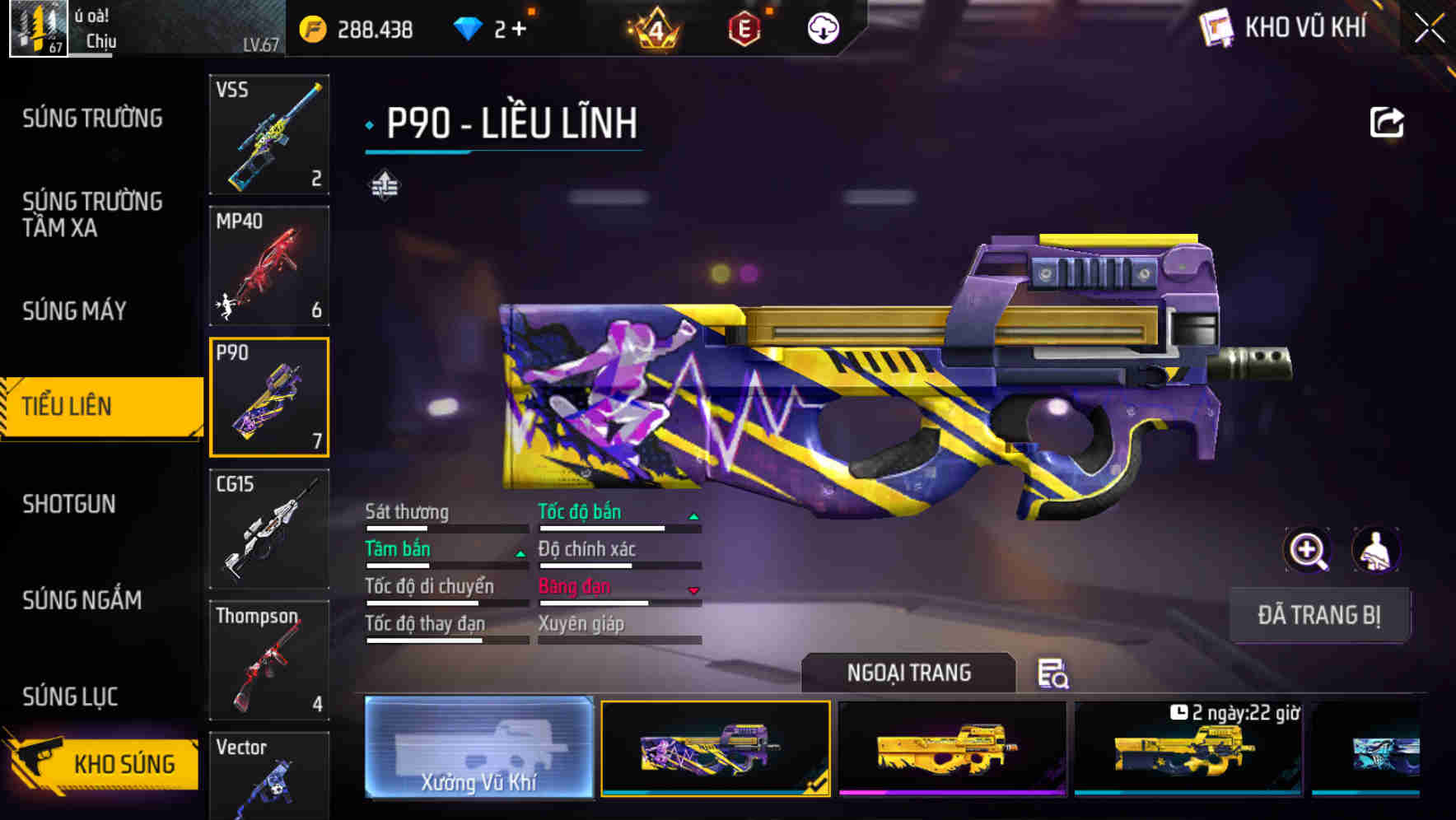The height and width of the screenshot is (820, 1456).
Task: Click the cloud download icon in top bar
Action: (x=822, y=27)
